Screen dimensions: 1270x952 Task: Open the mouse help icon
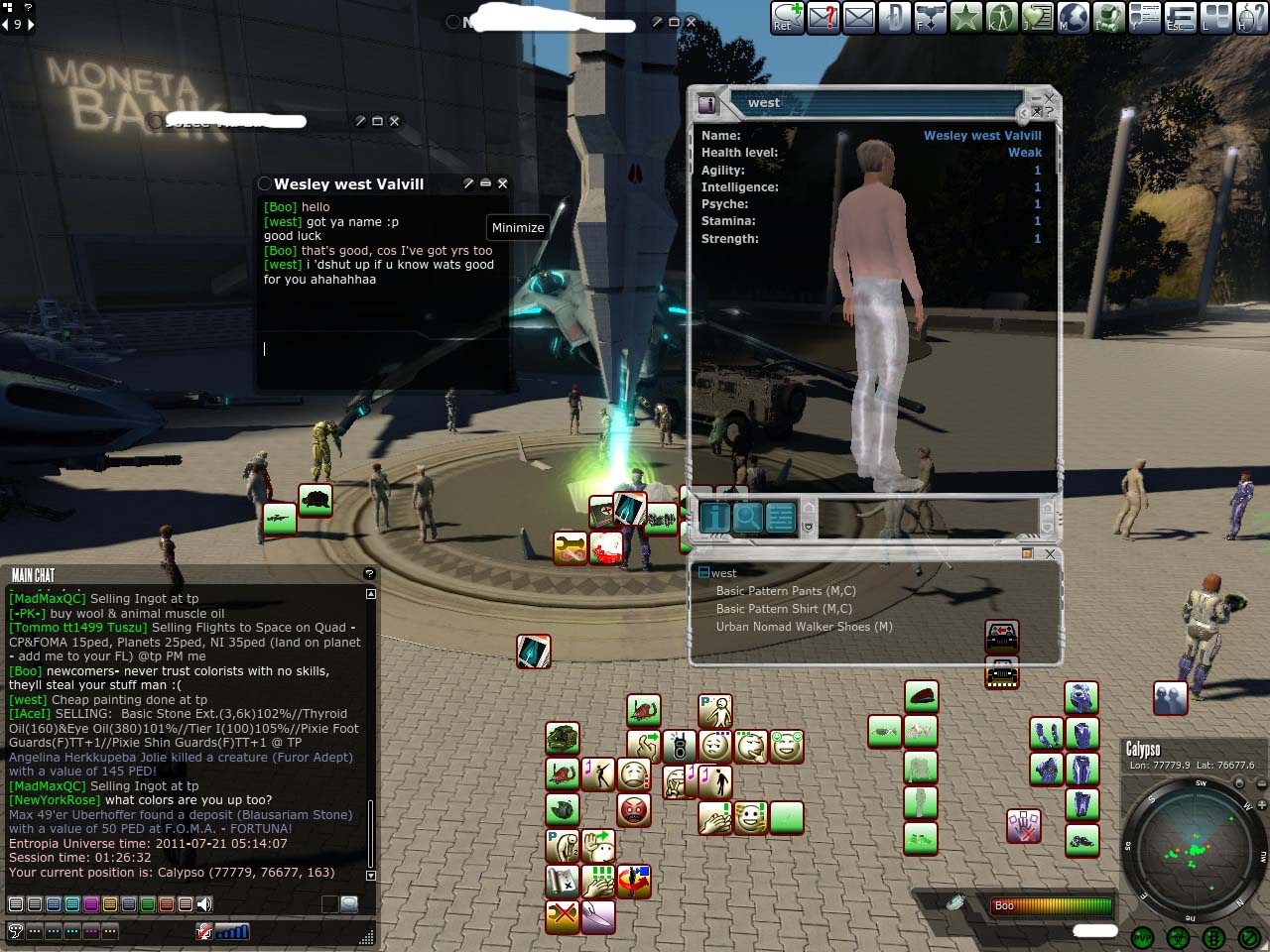1251,17
